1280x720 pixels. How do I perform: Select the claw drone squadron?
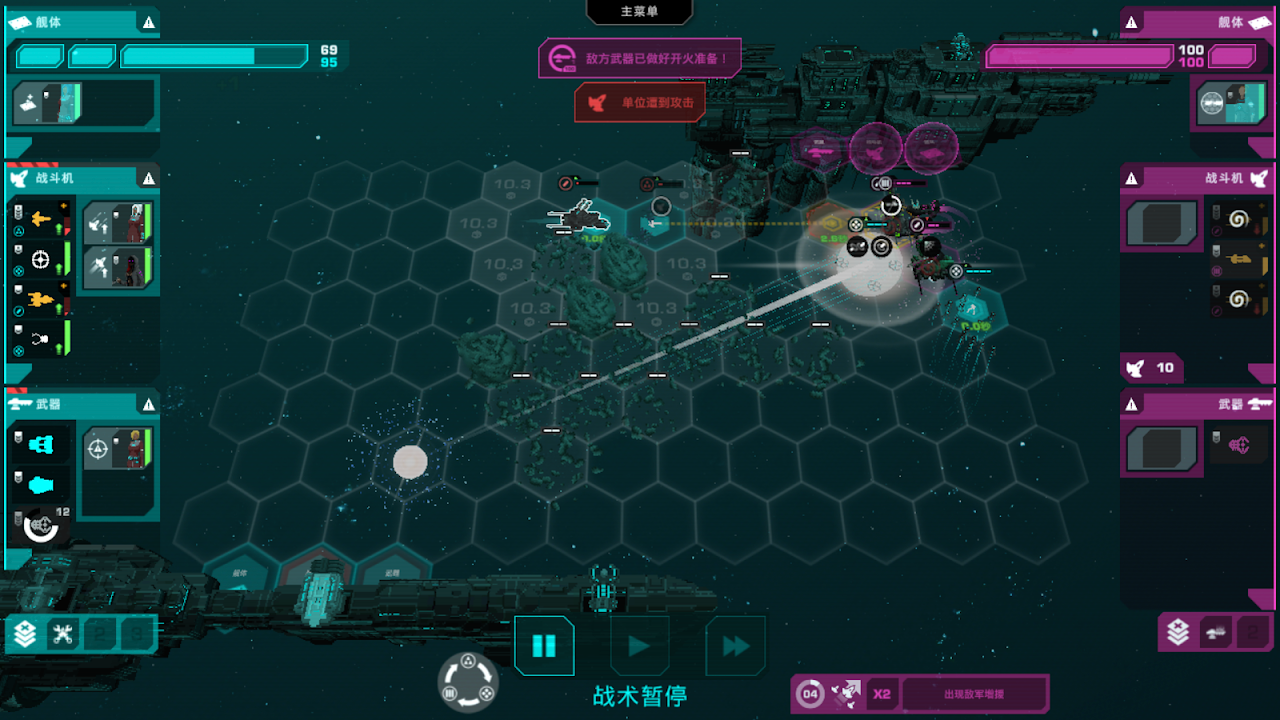(41, 340)
